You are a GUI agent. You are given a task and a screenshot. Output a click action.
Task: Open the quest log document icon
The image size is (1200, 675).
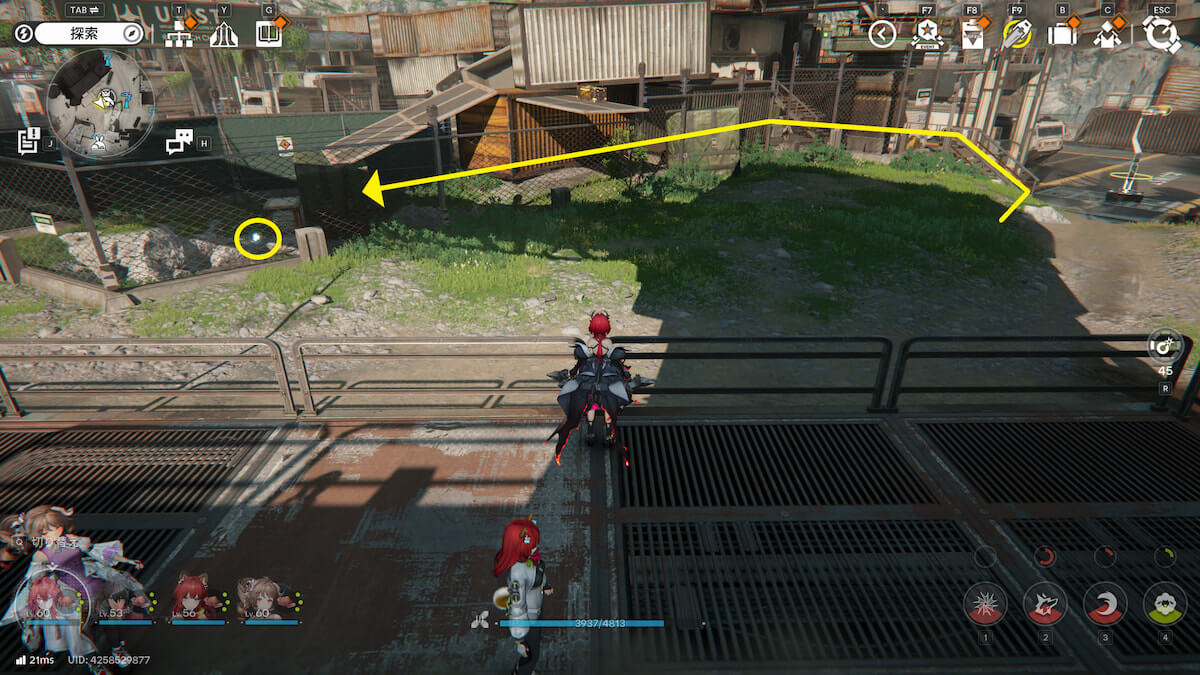[28, 141]
